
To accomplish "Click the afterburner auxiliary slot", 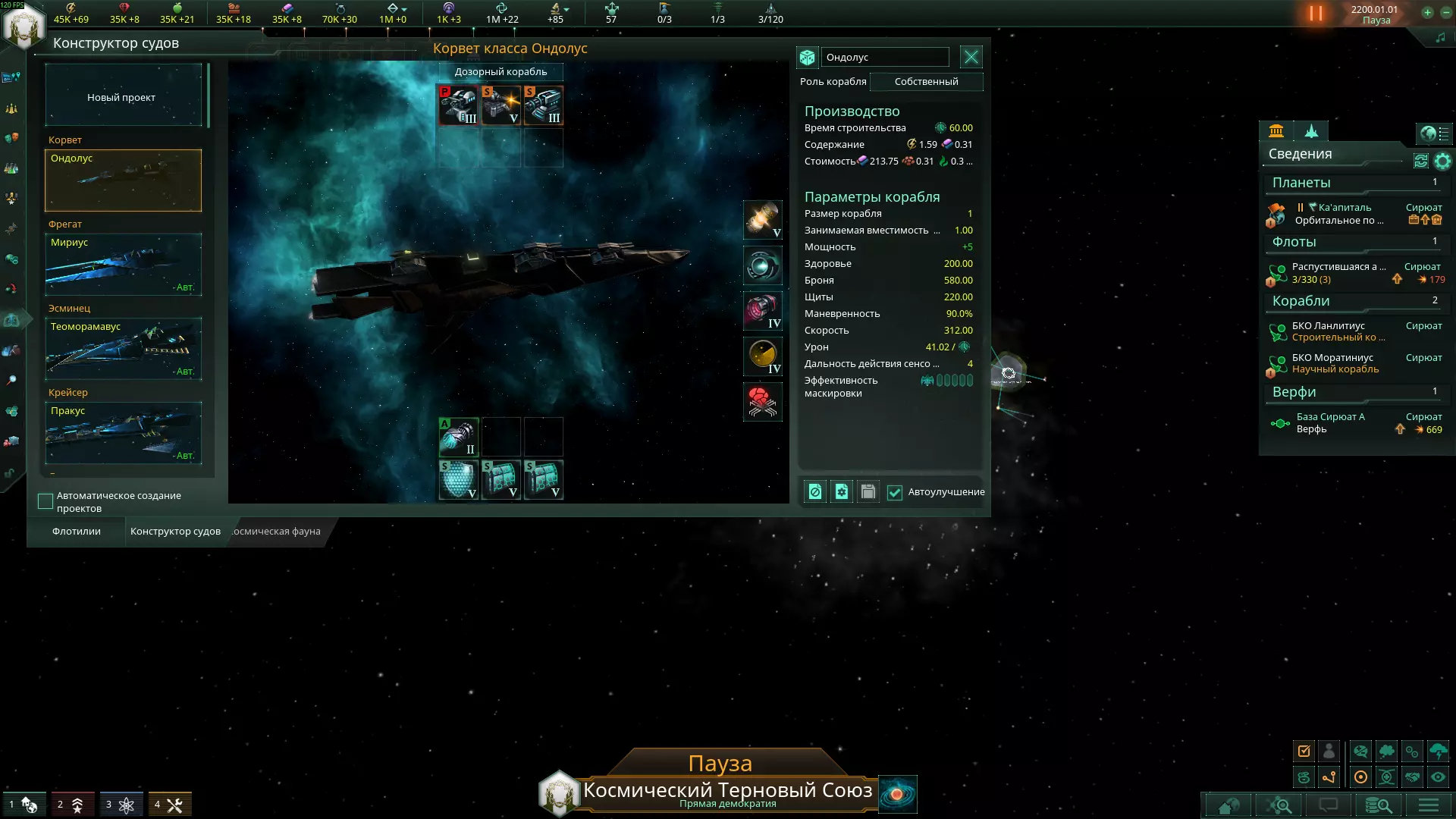I will tap(458, 437).
